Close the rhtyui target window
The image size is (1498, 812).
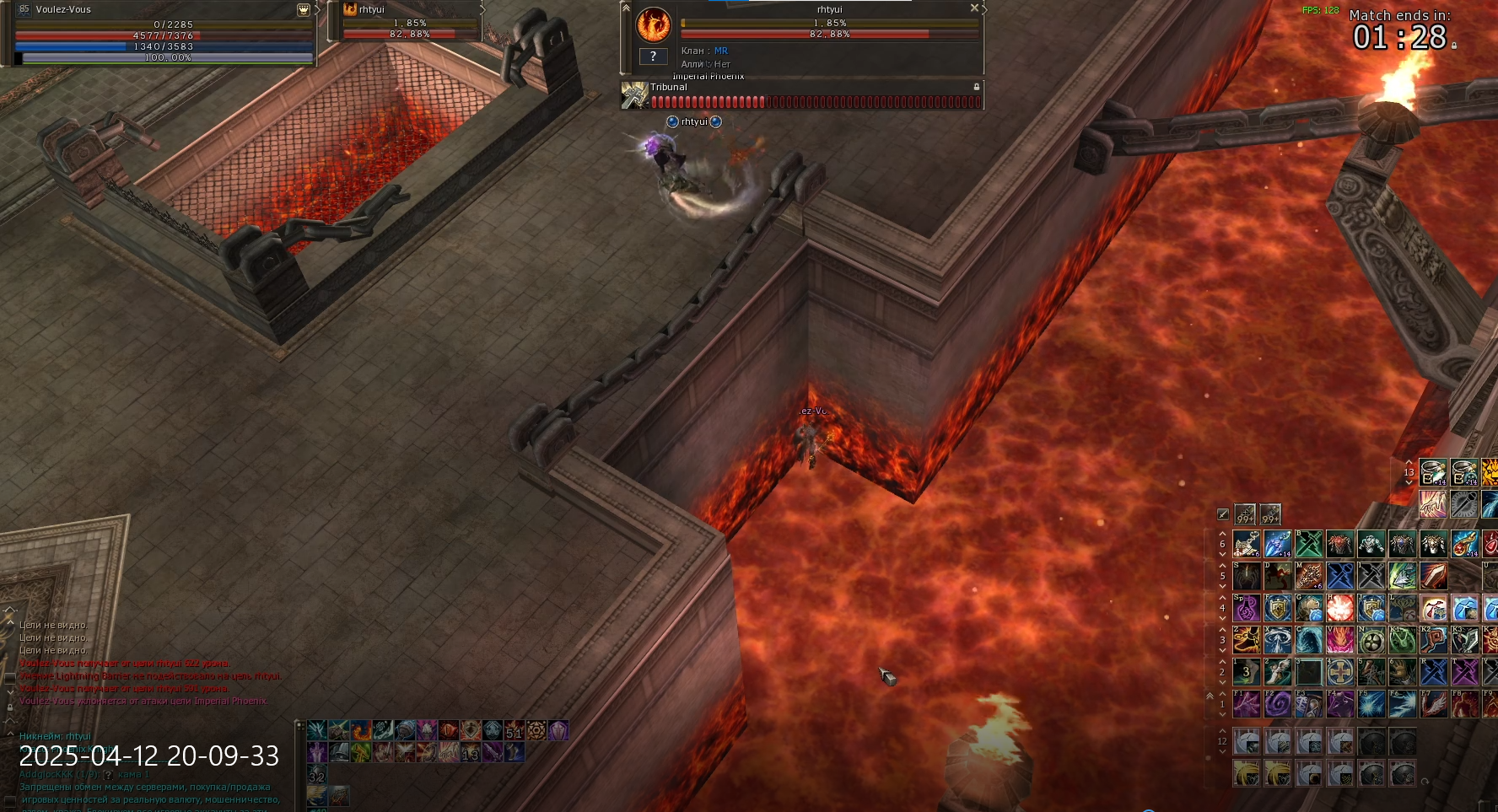974,8
